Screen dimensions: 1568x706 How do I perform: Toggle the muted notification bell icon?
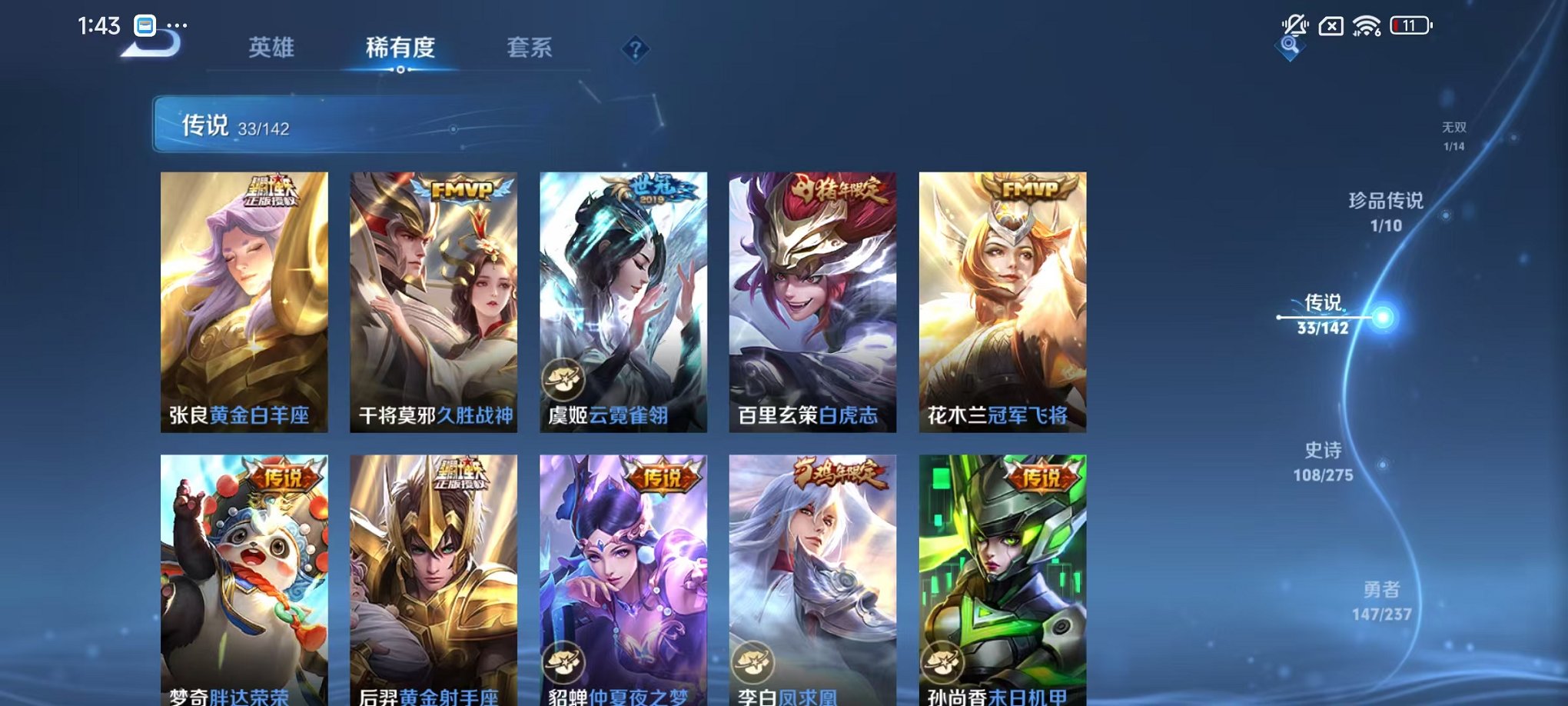coord(1295,25)
